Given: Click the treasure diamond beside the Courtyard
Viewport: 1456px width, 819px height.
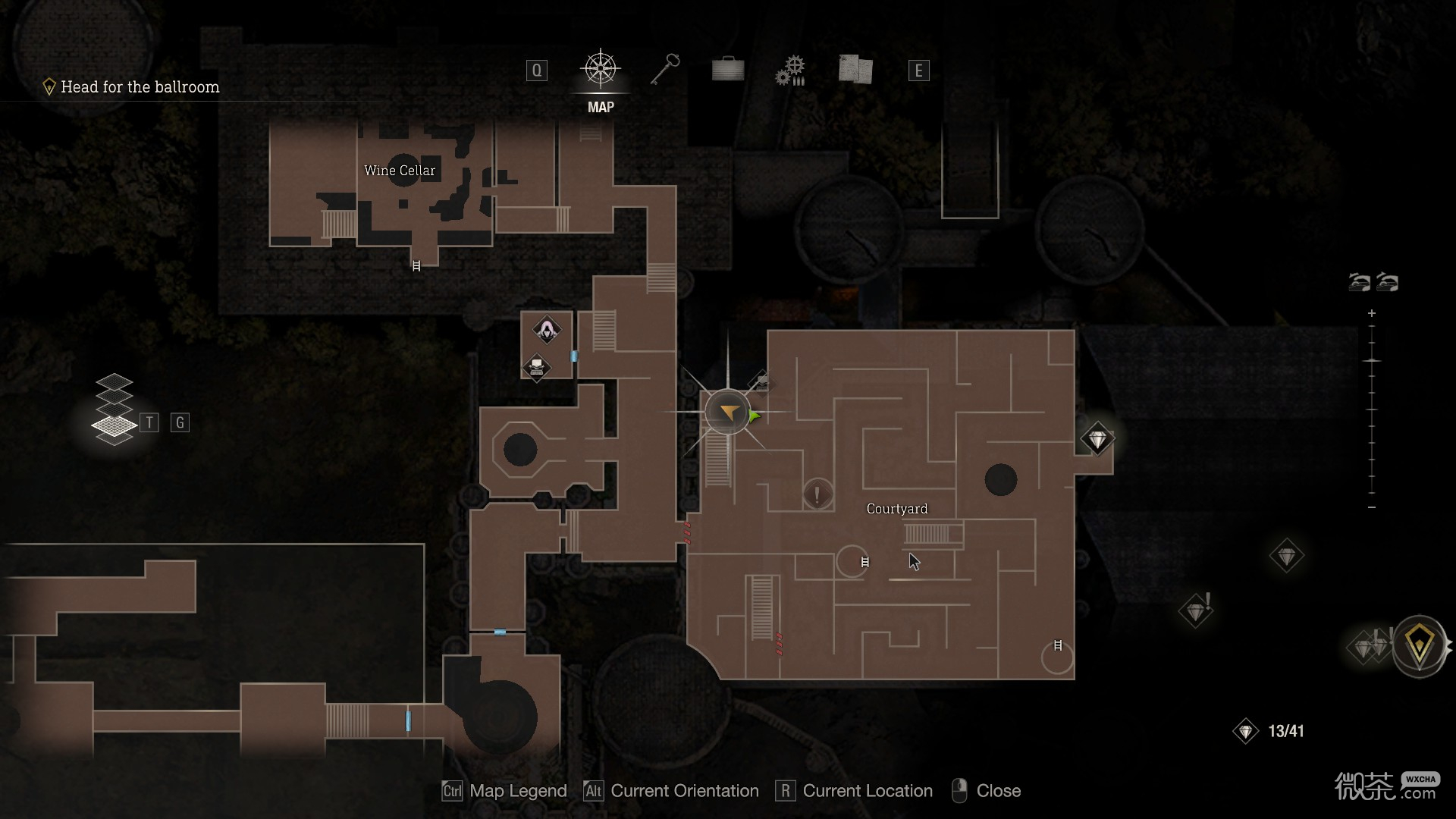Looking at the screenshot, I should 1097,439.
